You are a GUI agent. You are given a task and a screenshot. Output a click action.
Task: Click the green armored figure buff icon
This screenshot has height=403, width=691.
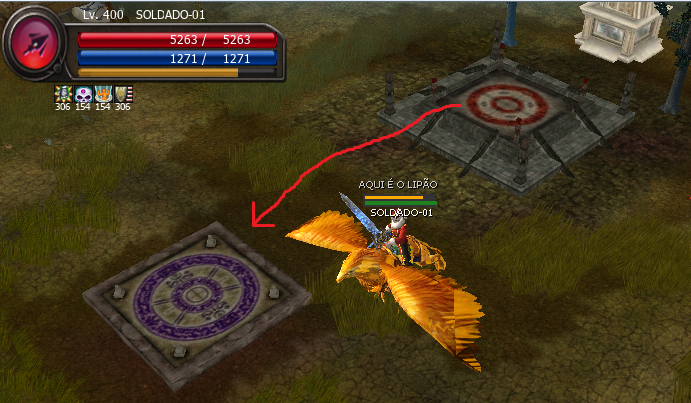63,94
